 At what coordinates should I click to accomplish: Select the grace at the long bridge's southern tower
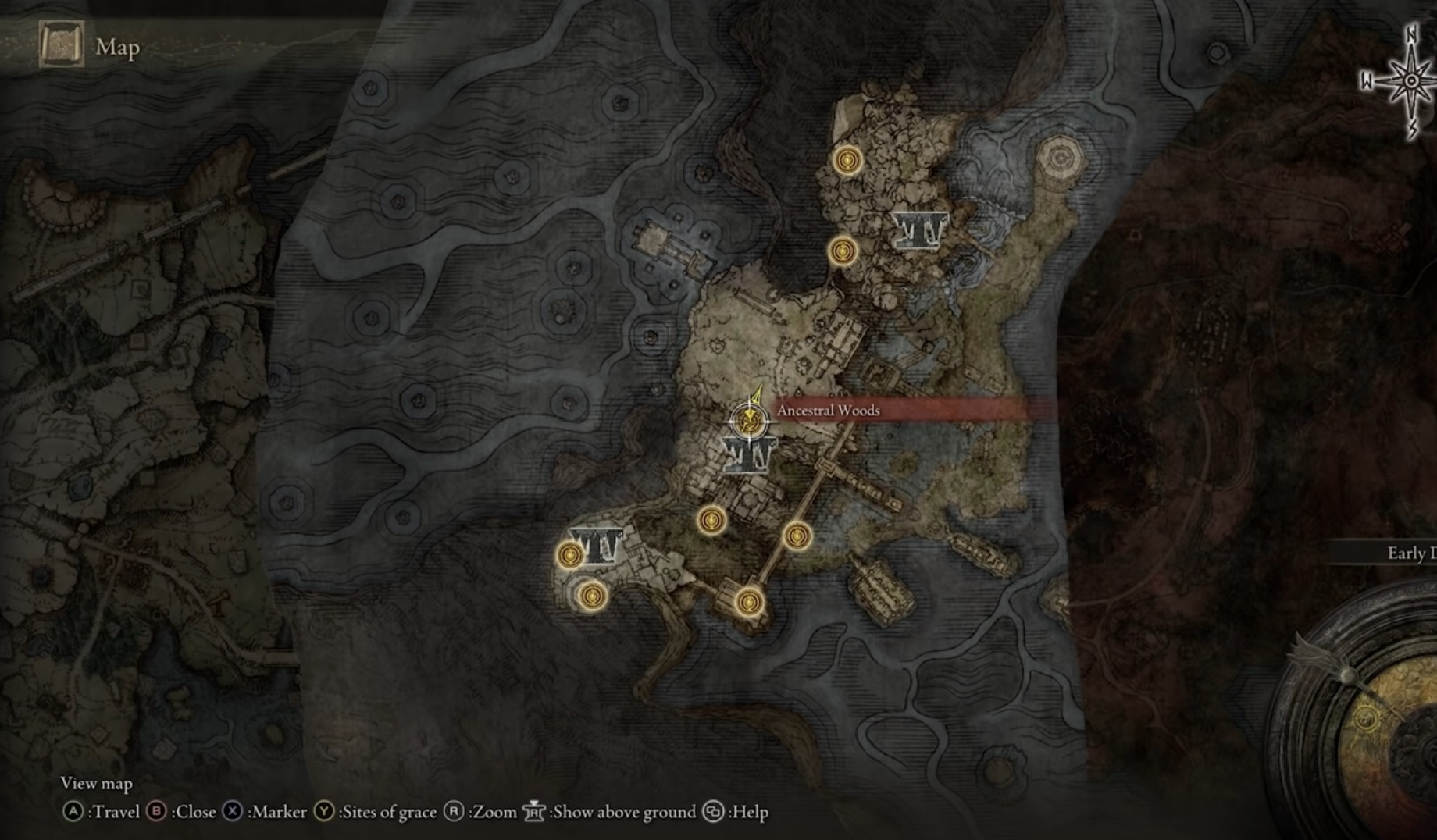click(748, 602)
